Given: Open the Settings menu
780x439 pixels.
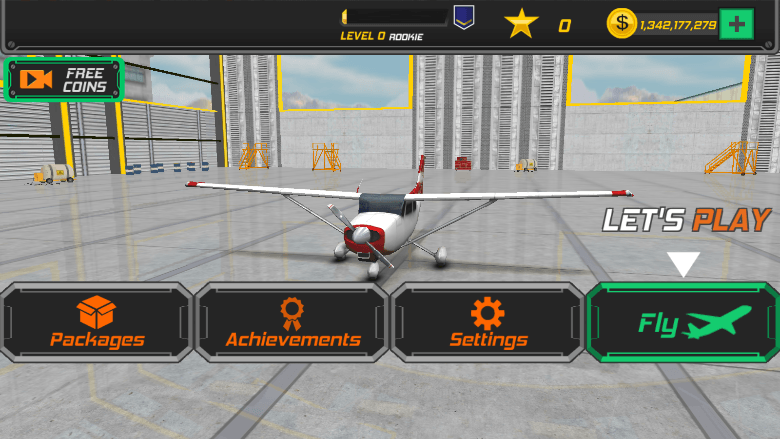Looking at the screenshot, I should [487, 322].
